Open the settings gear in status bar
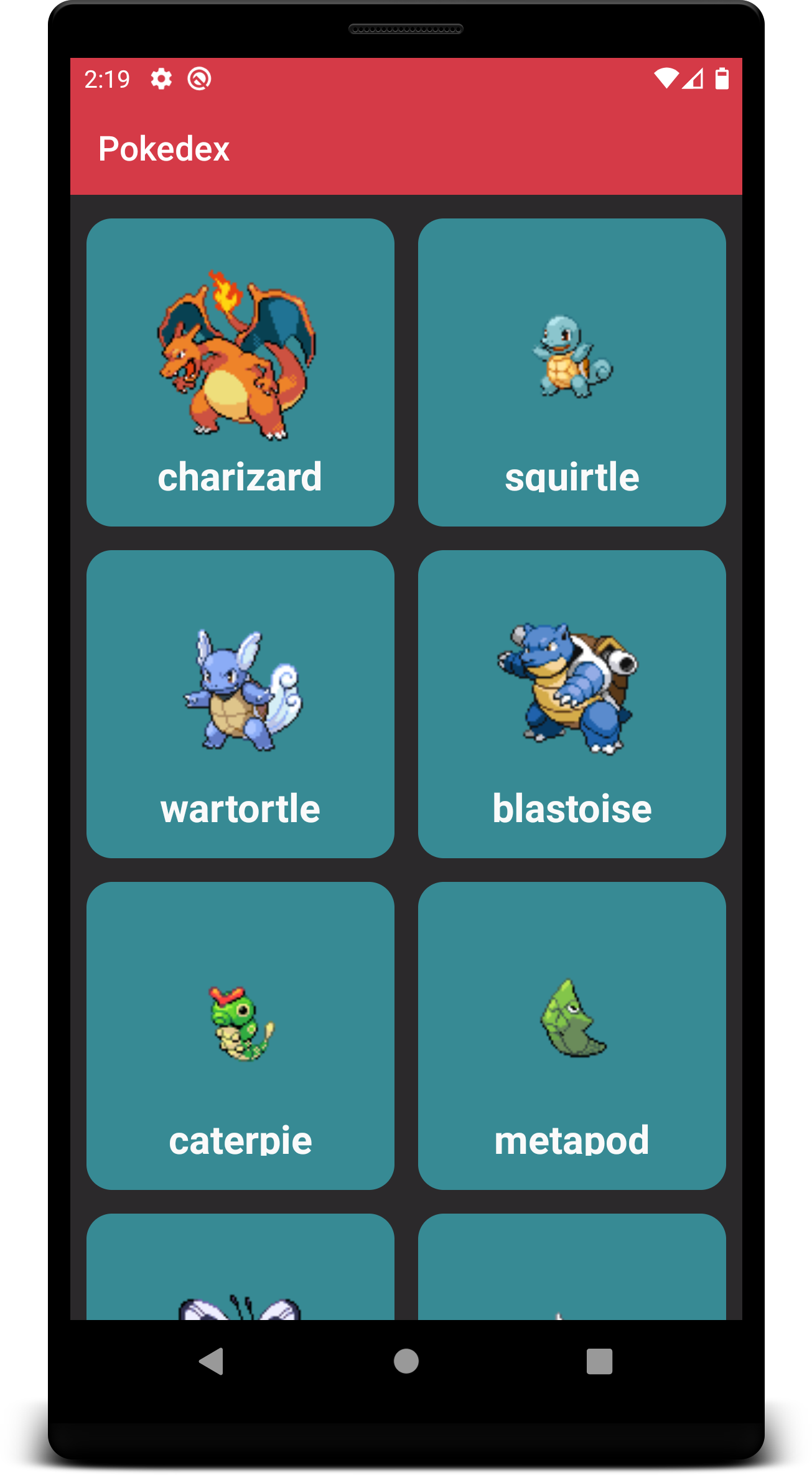Screen dimensions: 812x1475 (x=160, y=79)
